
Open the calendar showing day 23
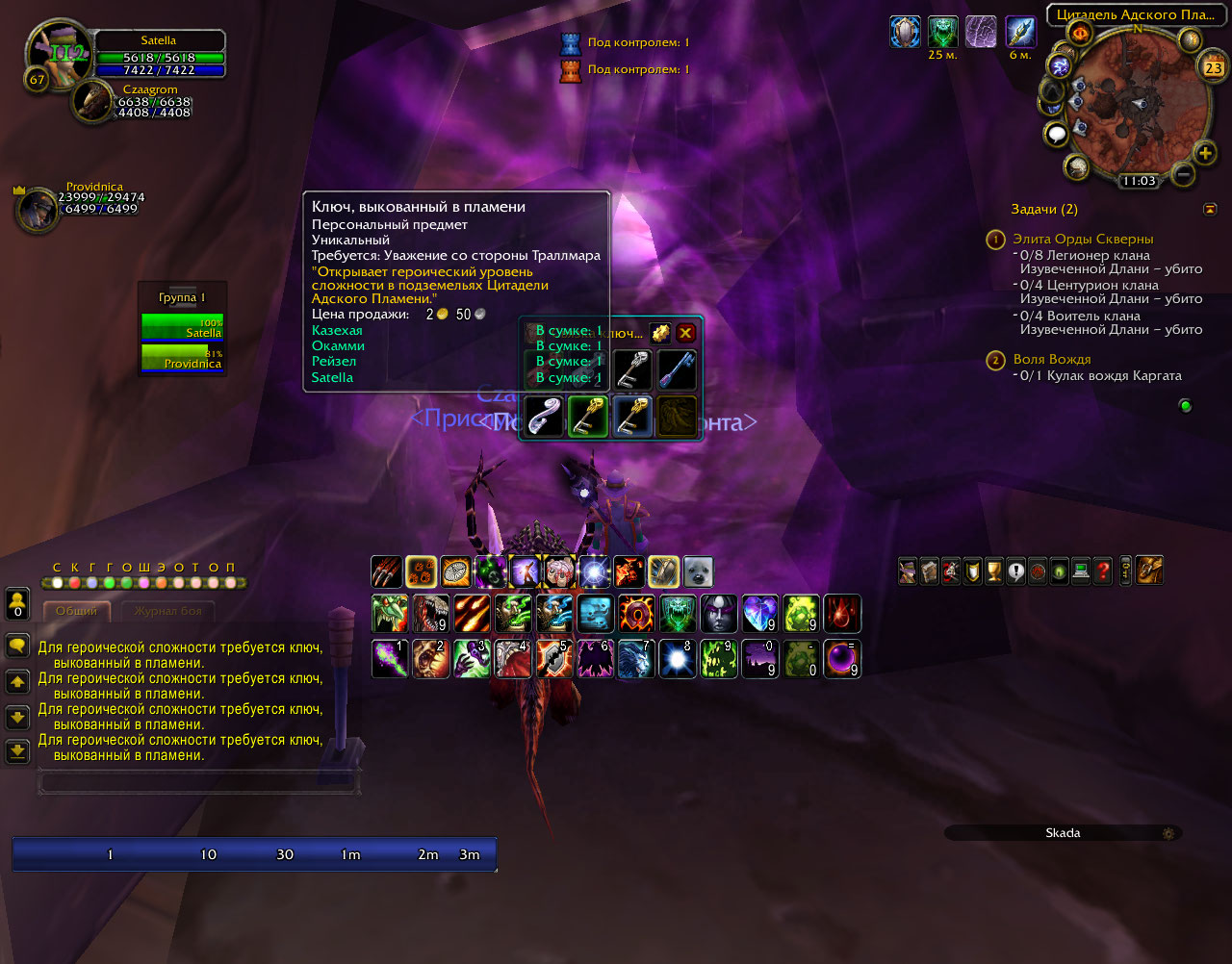[1213, 66]
